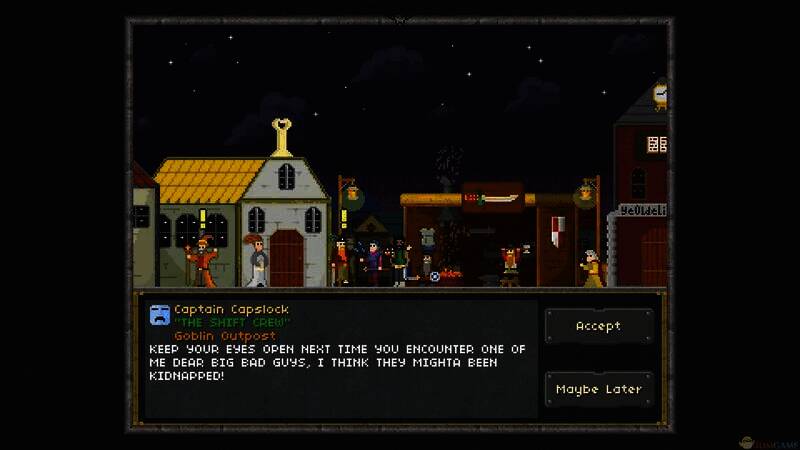This screenshot has width=800, height=450.
Task: Choose the Maybe Later option
Action: [x=598, y=389]
